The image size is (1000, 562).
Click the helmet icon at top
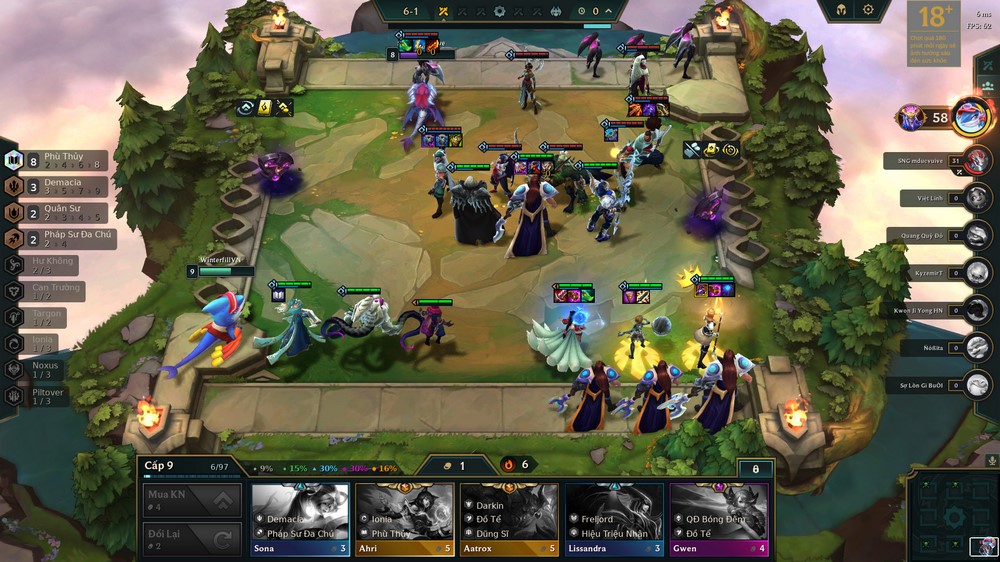click(839, 10)
